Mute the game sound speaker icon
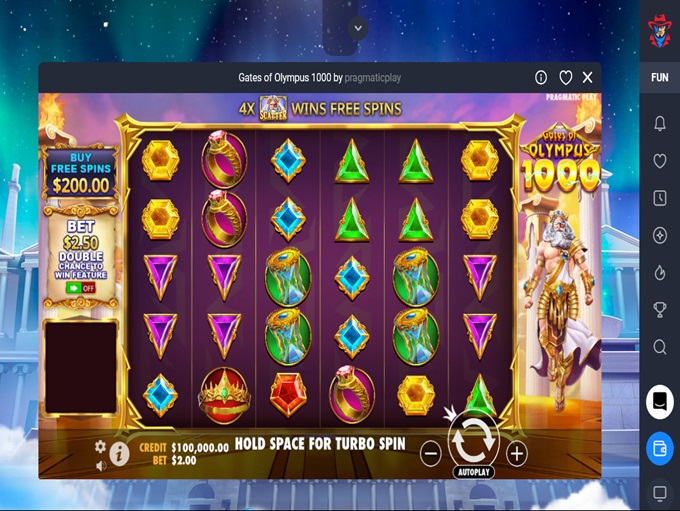Viewport: 680px width, 511px height. (100, 465)
